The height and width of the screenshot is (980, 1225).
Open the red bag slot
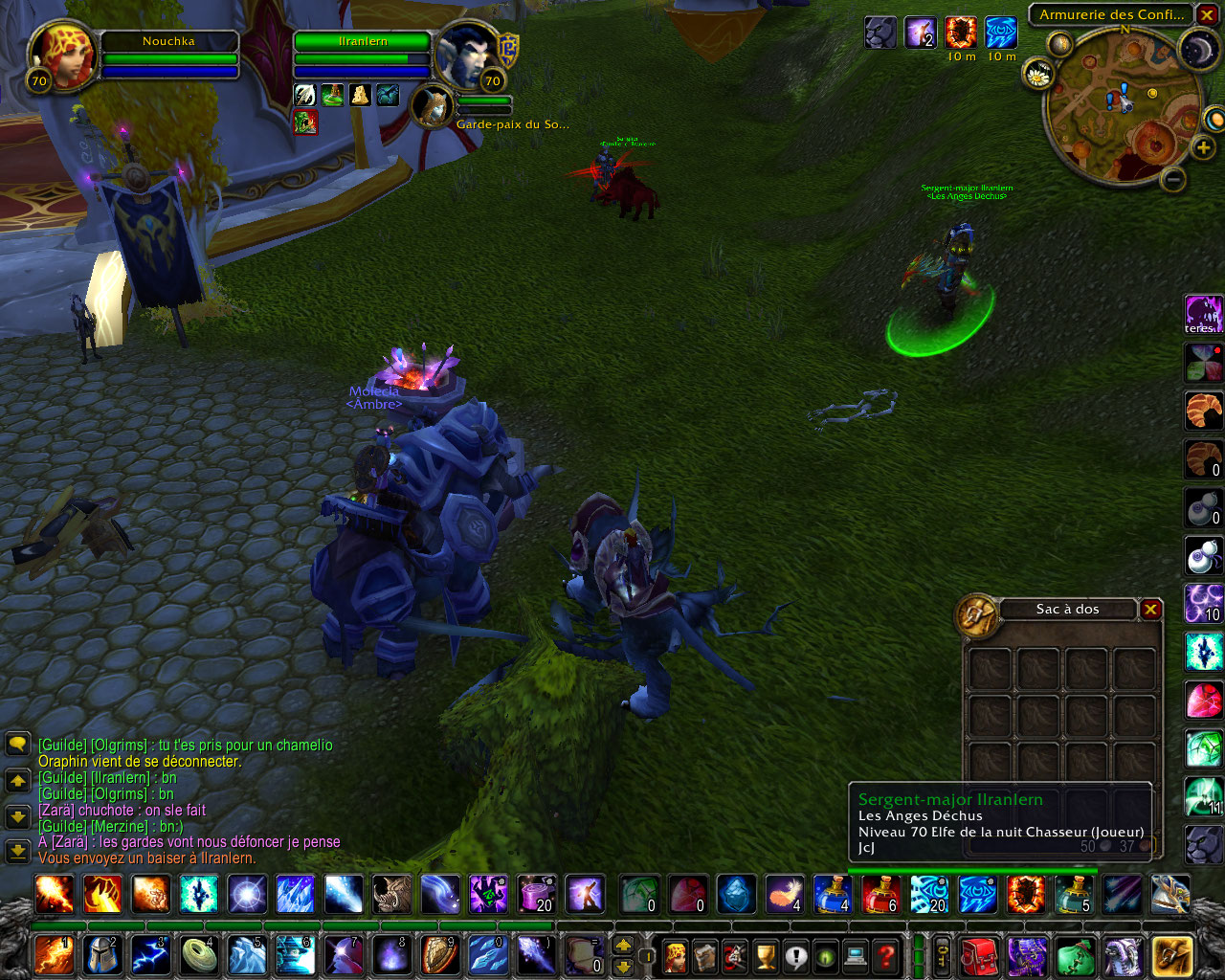[x=979, y=955]
